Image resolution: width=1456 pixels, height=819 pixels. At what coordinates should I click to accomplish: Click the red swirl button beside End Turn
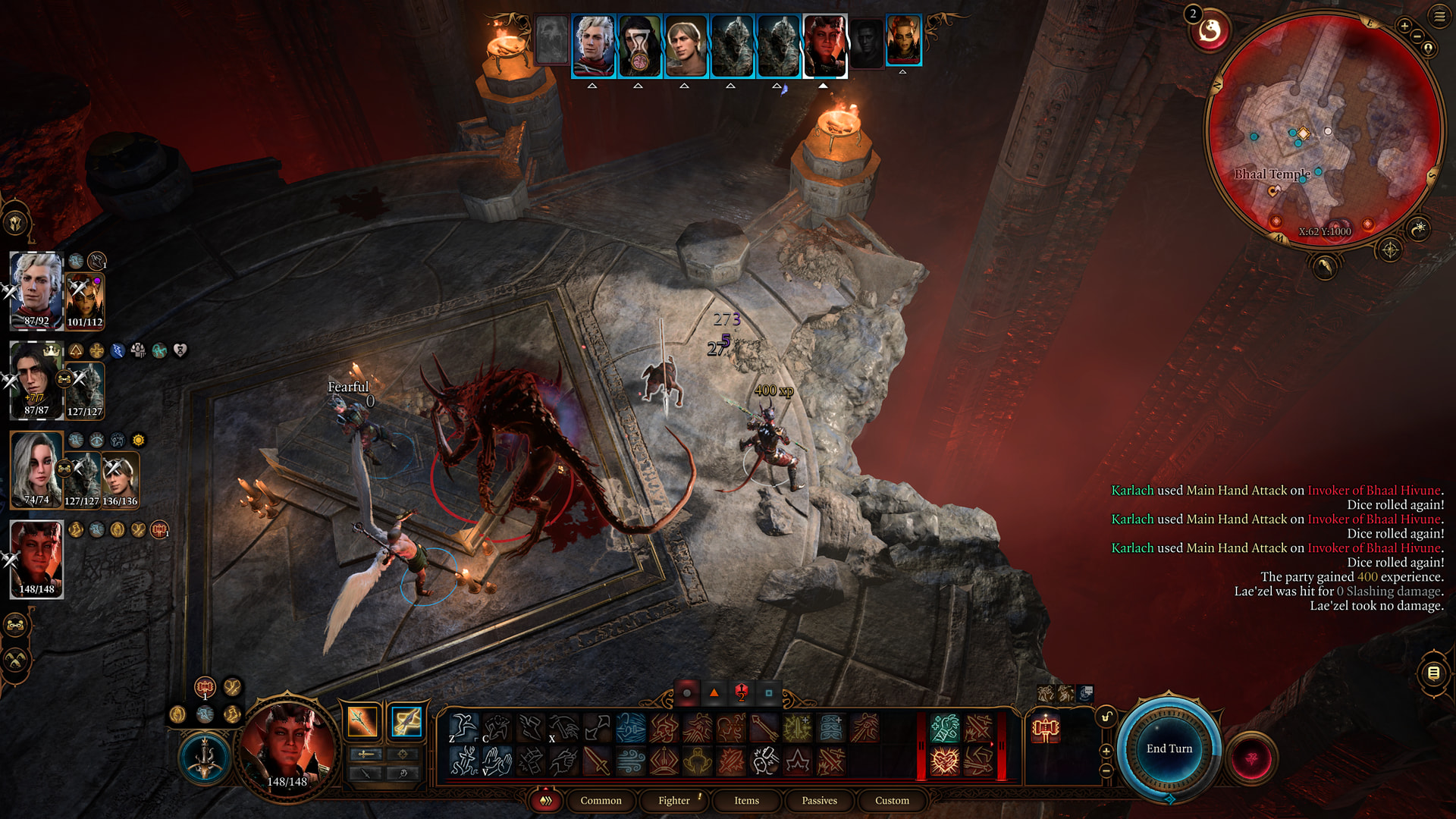click(x=1252, y=758)
